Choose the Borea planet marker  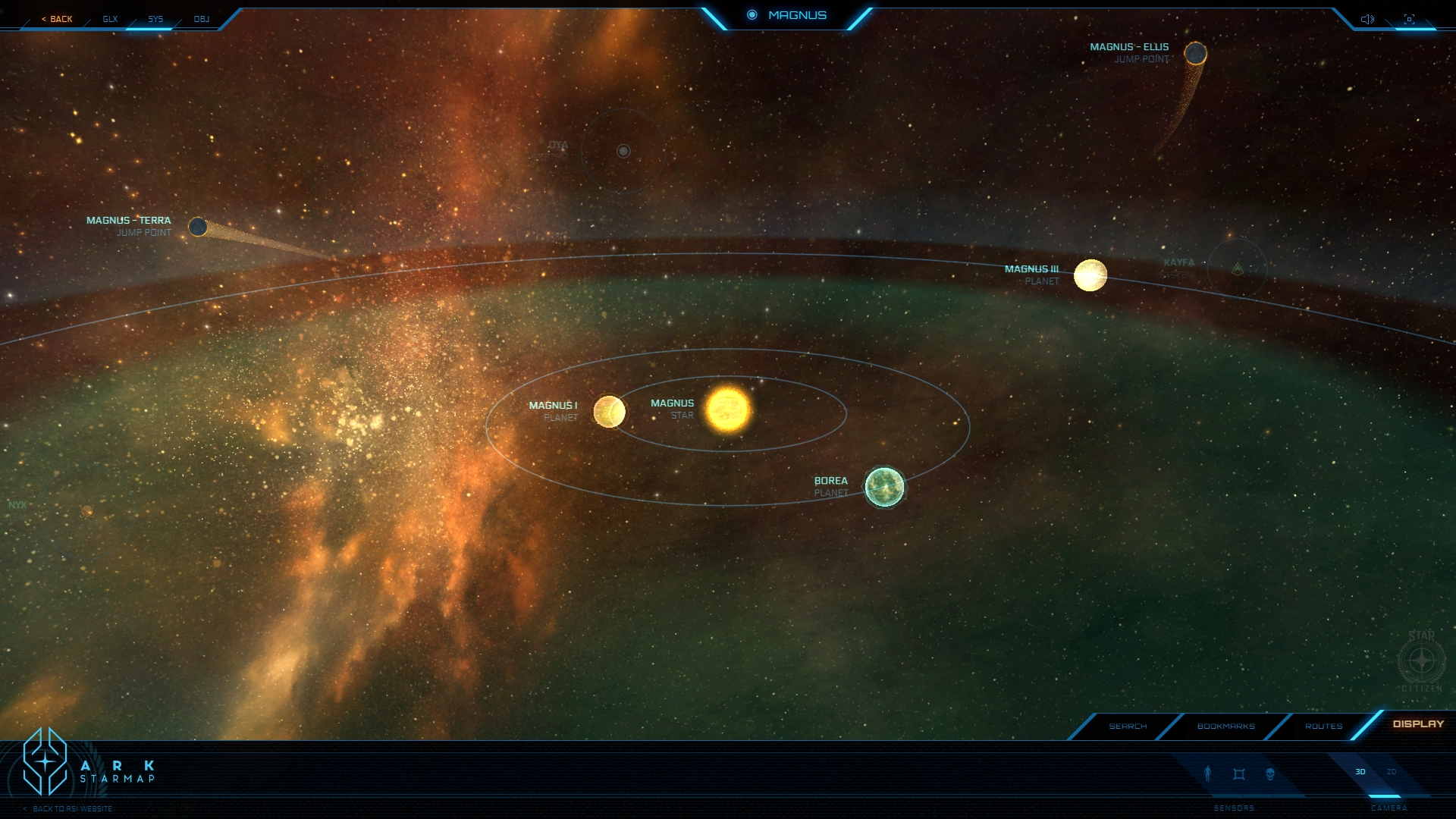tap(884, 487)
